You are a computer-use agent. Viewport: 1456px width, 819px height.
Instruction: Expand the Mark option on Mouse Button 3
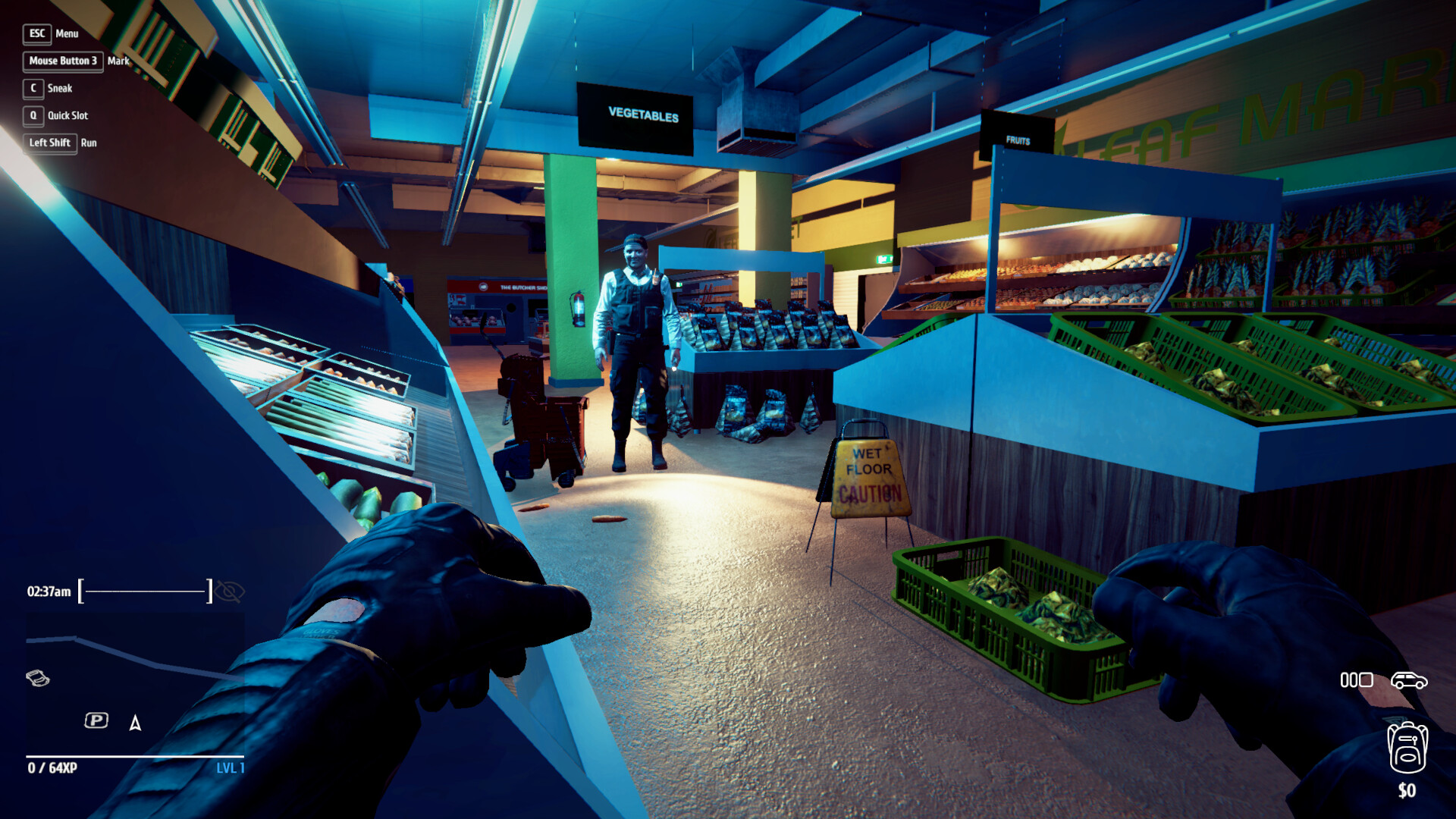[x=63, y=61]
